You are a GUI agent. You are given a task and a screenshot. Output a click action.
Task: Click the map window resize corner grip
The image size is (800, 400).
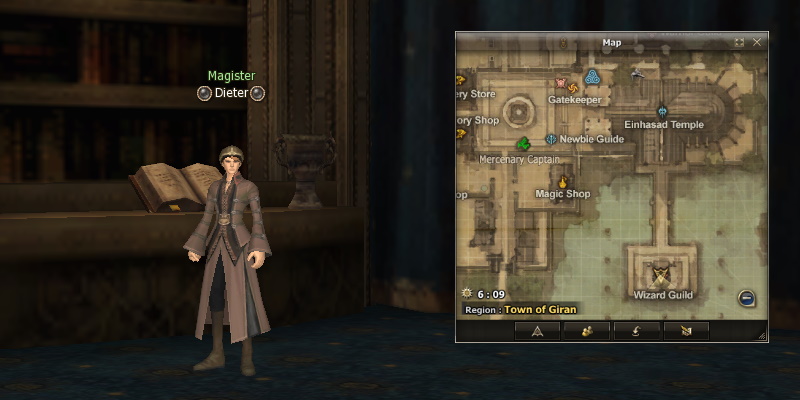[x=762, y=336]
